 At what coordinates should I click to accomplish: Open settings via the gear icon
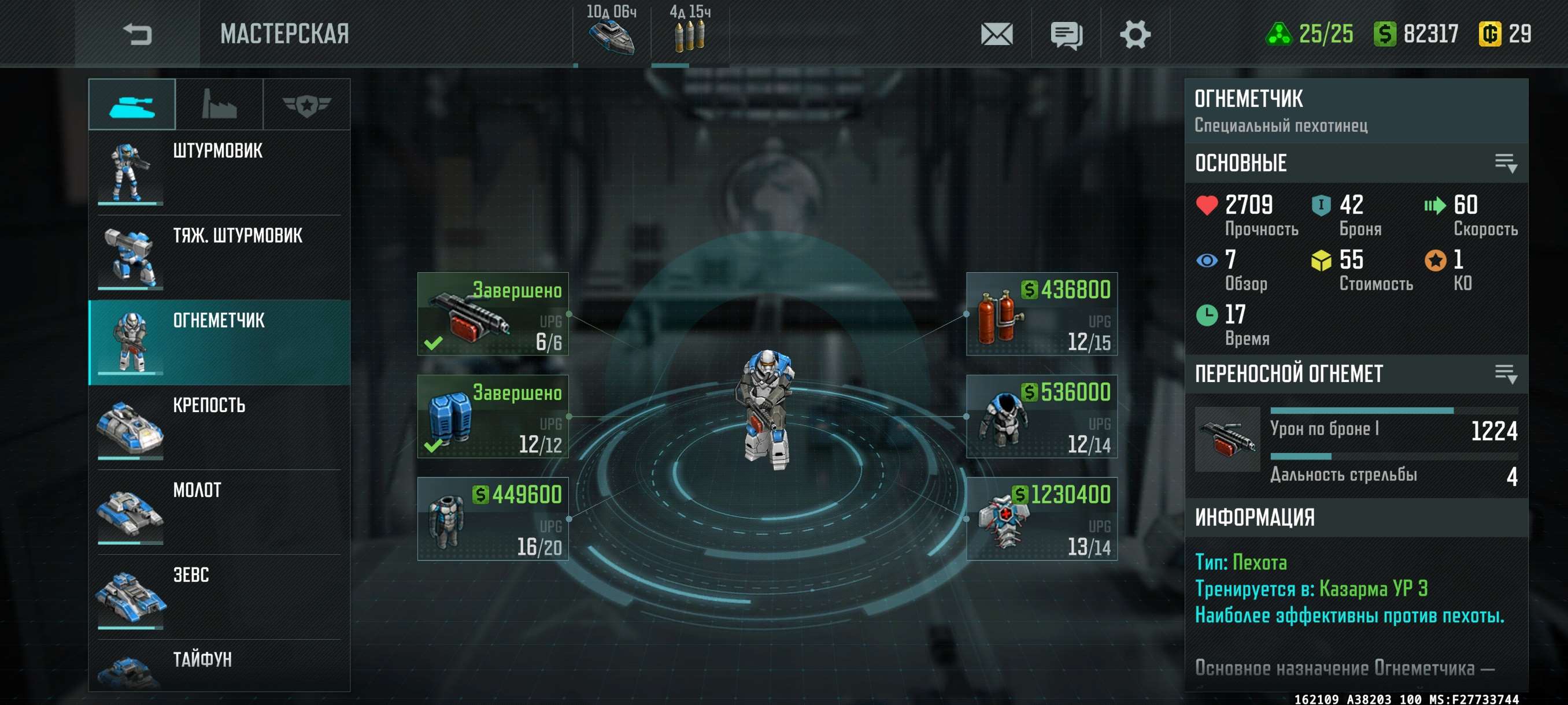pos(1134,34)
